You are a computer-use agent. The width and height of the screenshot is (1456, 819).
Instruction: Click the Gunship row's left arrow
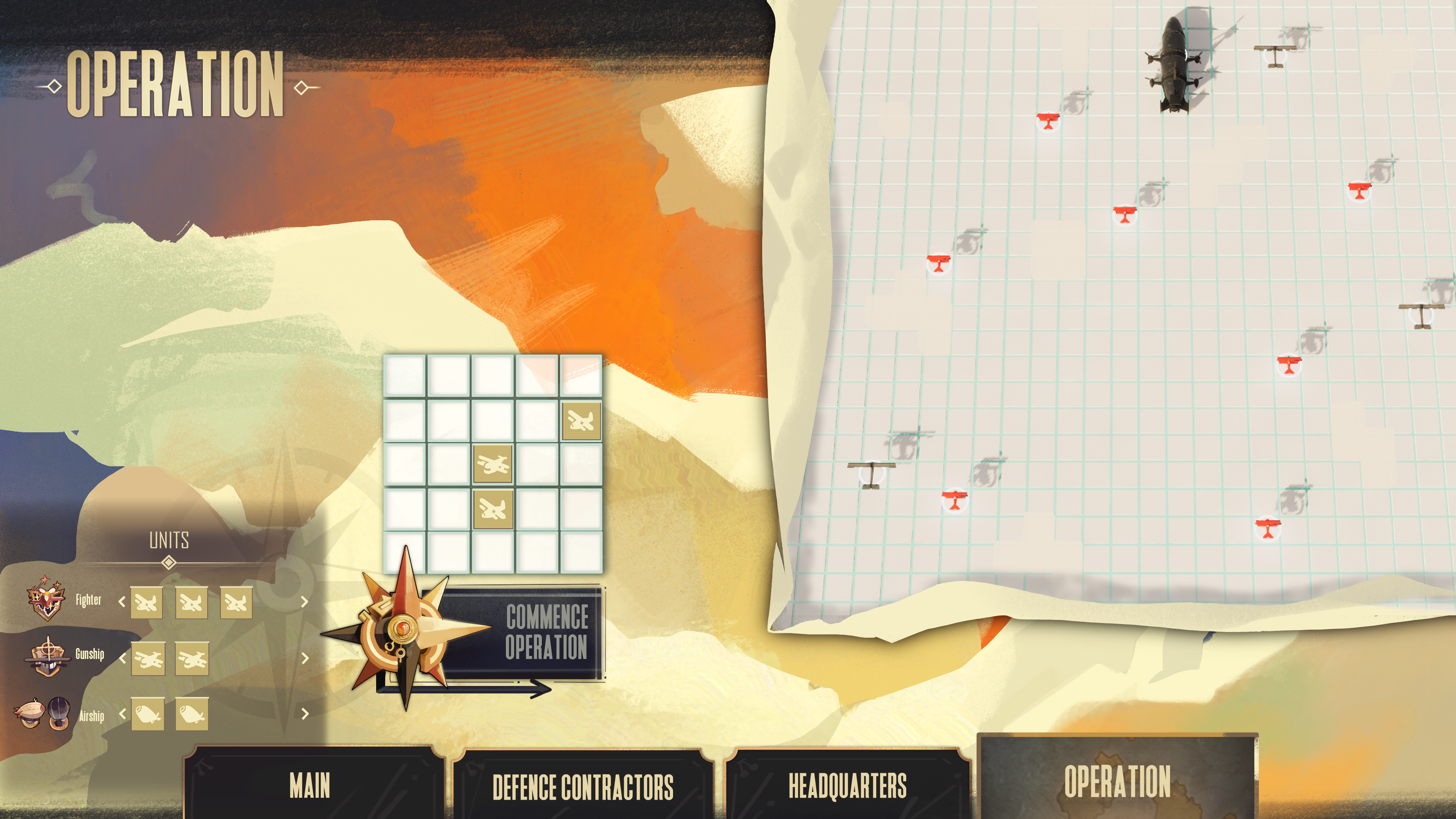pos(122,658)
